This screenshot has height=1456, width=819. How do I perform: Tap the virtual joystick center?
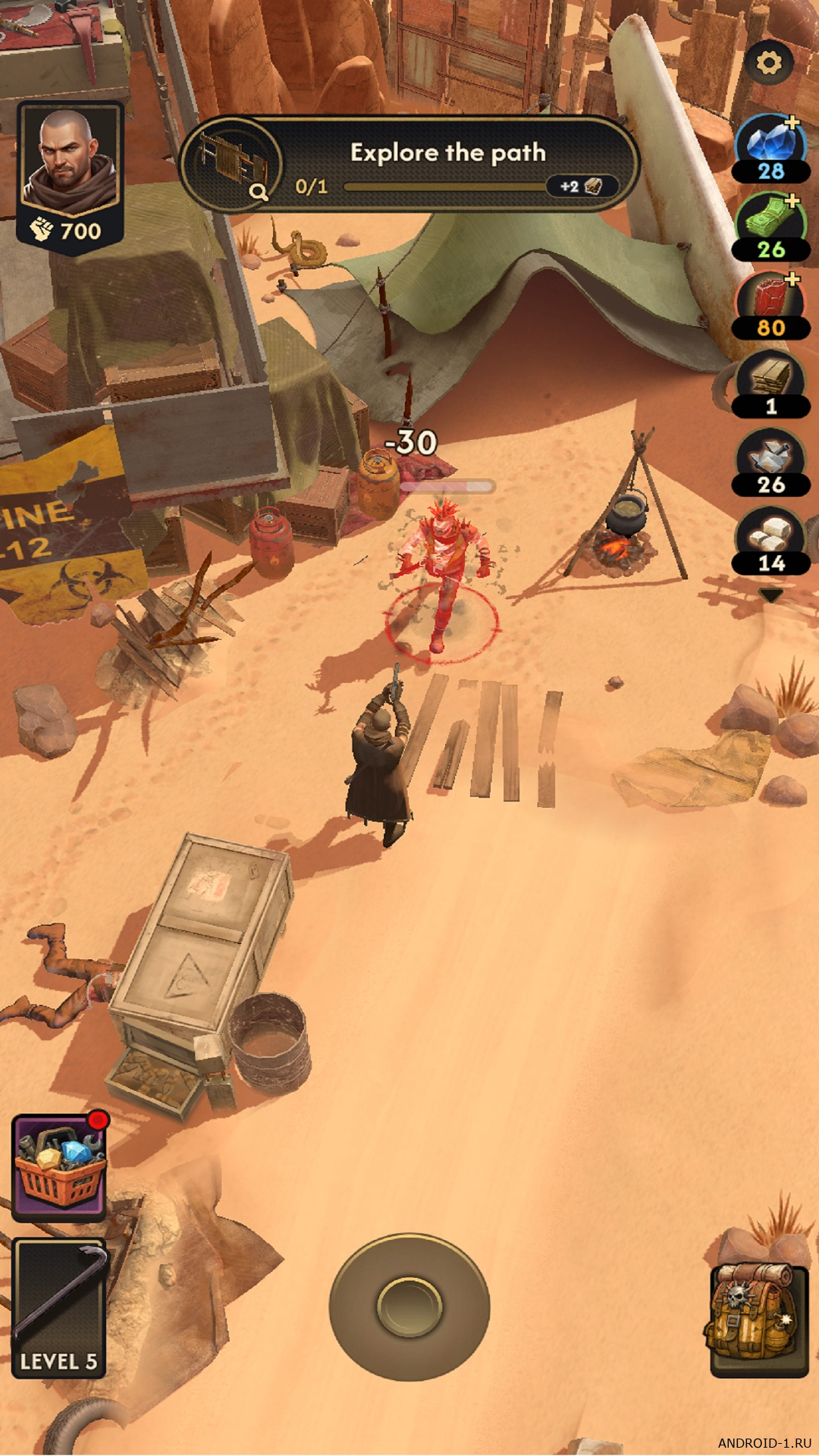(x=409, y=1306)
